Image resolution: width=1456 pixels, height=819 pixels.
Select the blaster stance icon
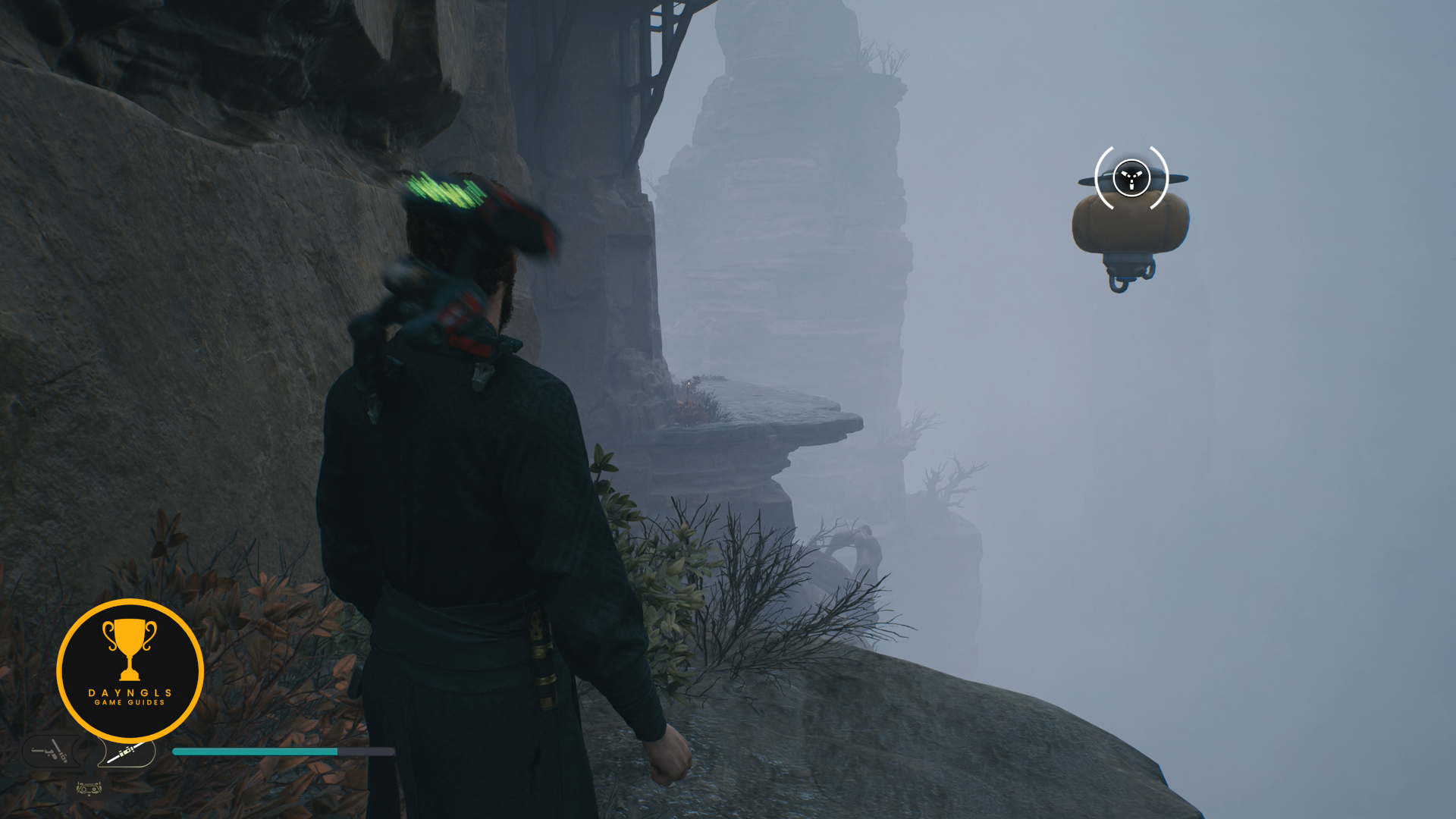coord(50,752)
